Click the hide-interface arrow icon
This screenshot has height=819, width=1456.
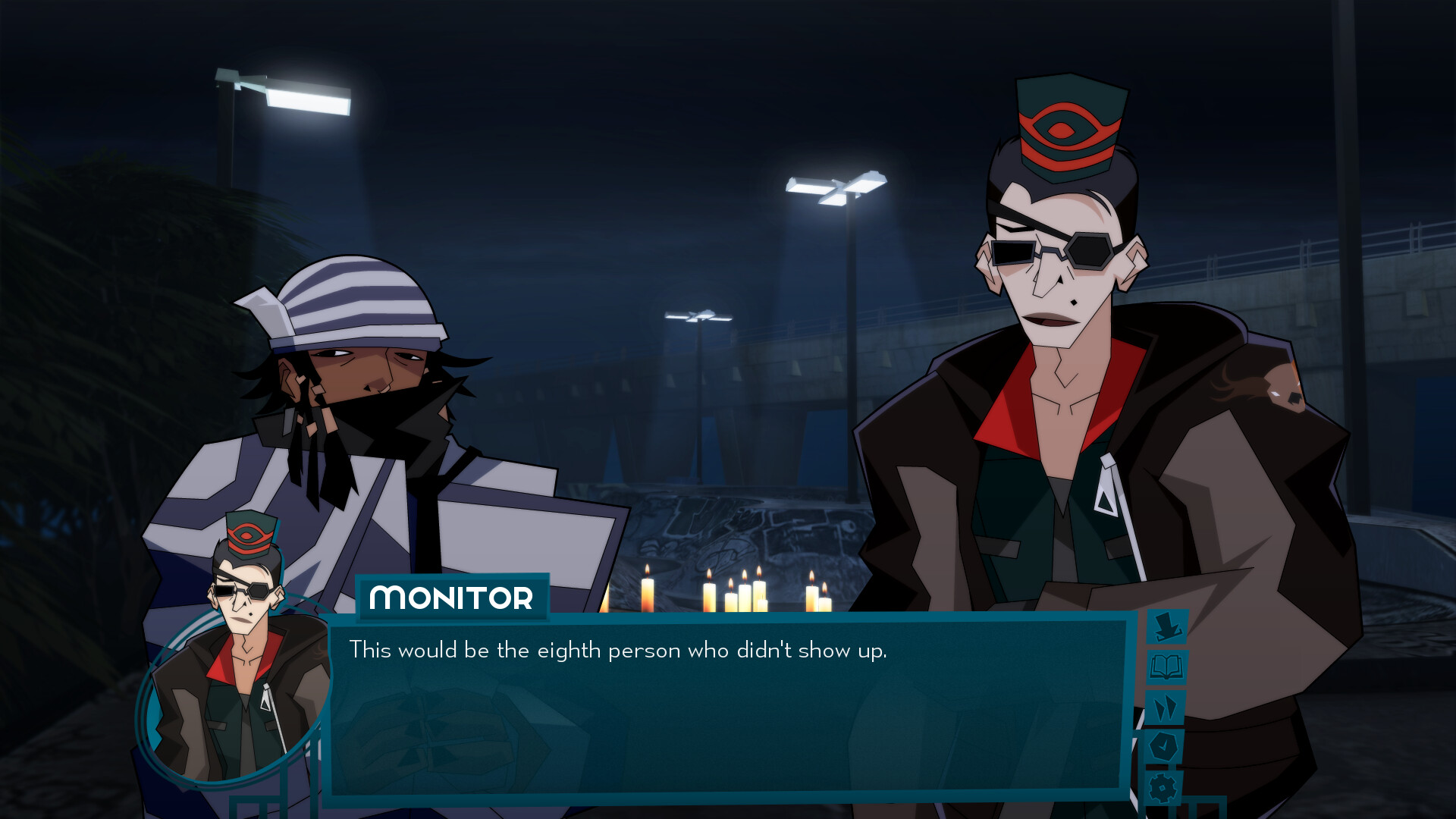click(1167, 626)
